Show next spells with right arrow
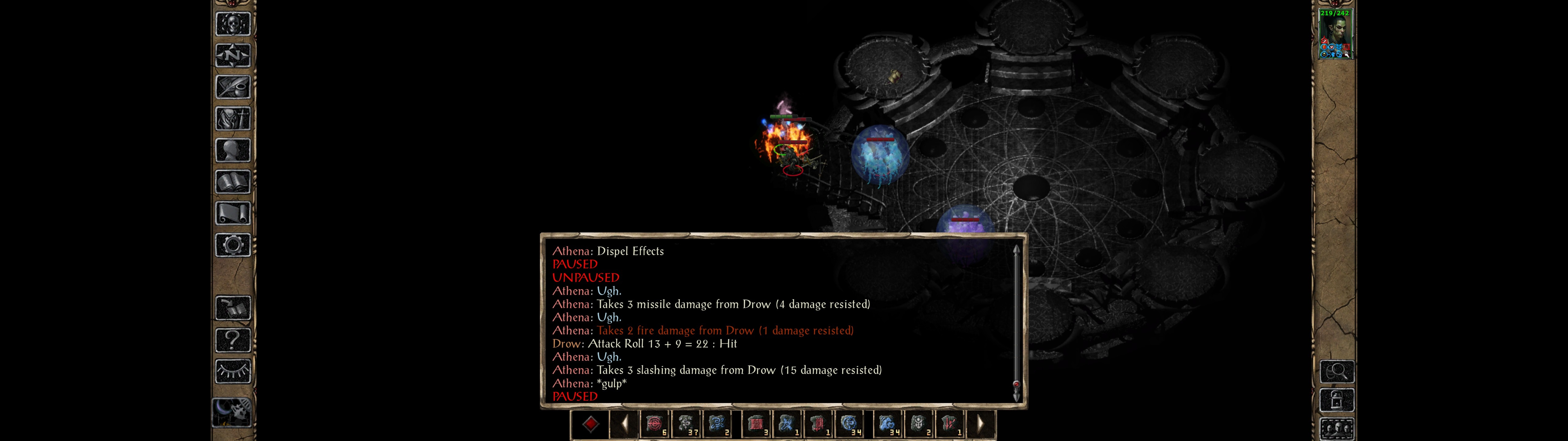Image resolution: width=1568 pixels, height=441 pixels. [980, 424]
